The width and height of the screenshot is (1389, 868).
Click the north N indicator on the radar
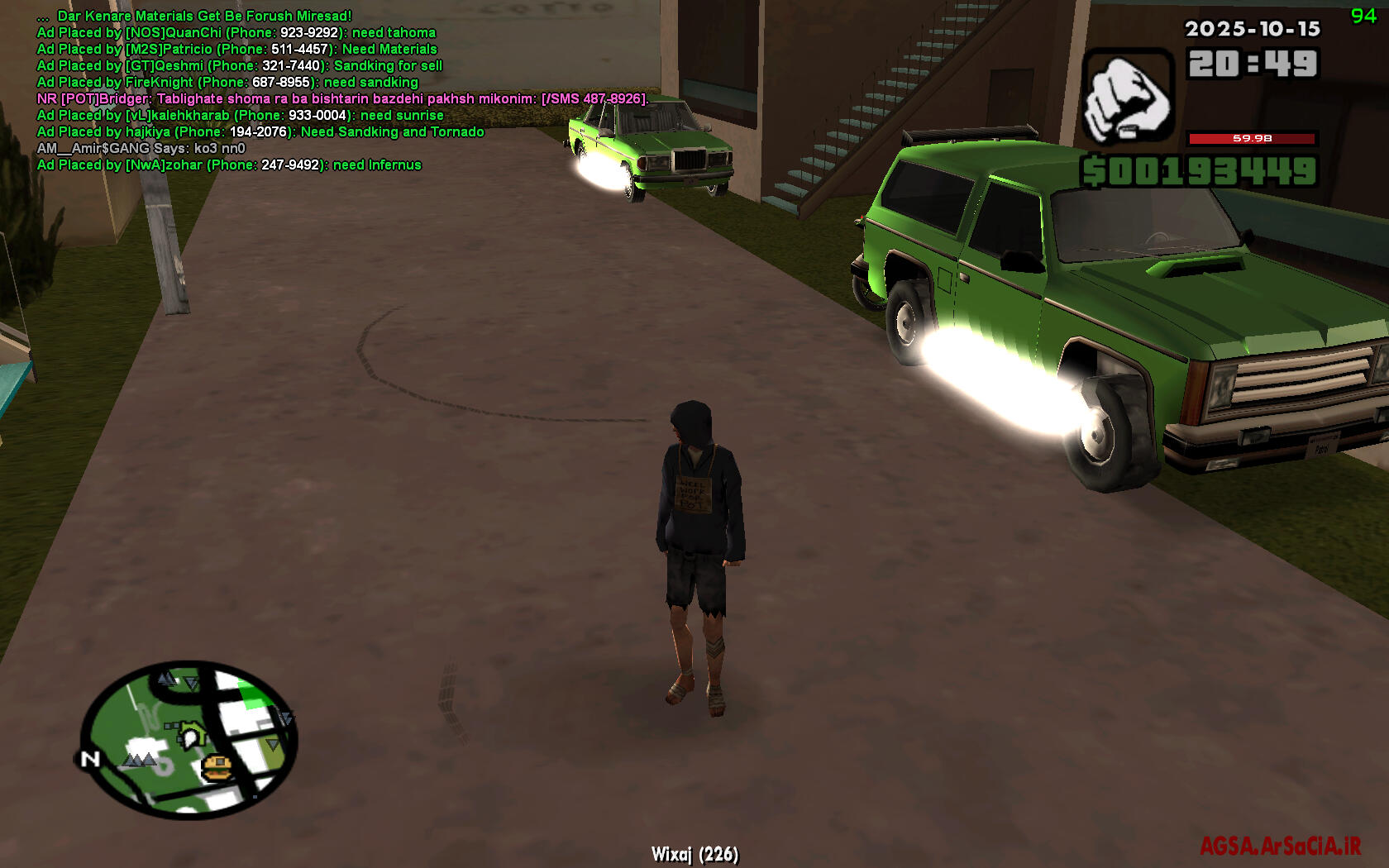pyautogui.click(x=90, y=759)
